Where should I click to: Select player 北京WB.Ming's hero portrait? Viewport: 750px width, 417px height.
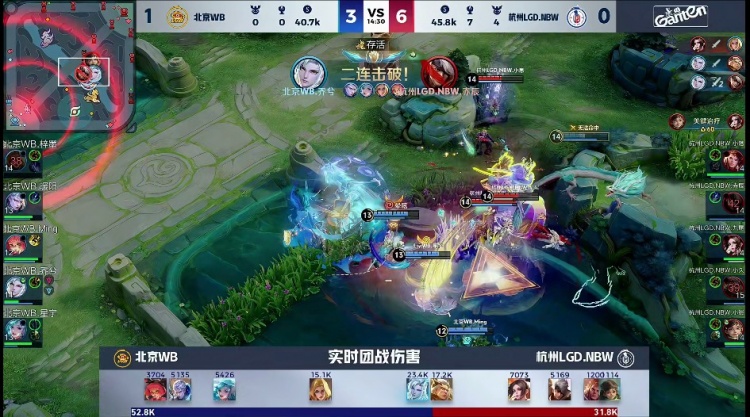17,244
